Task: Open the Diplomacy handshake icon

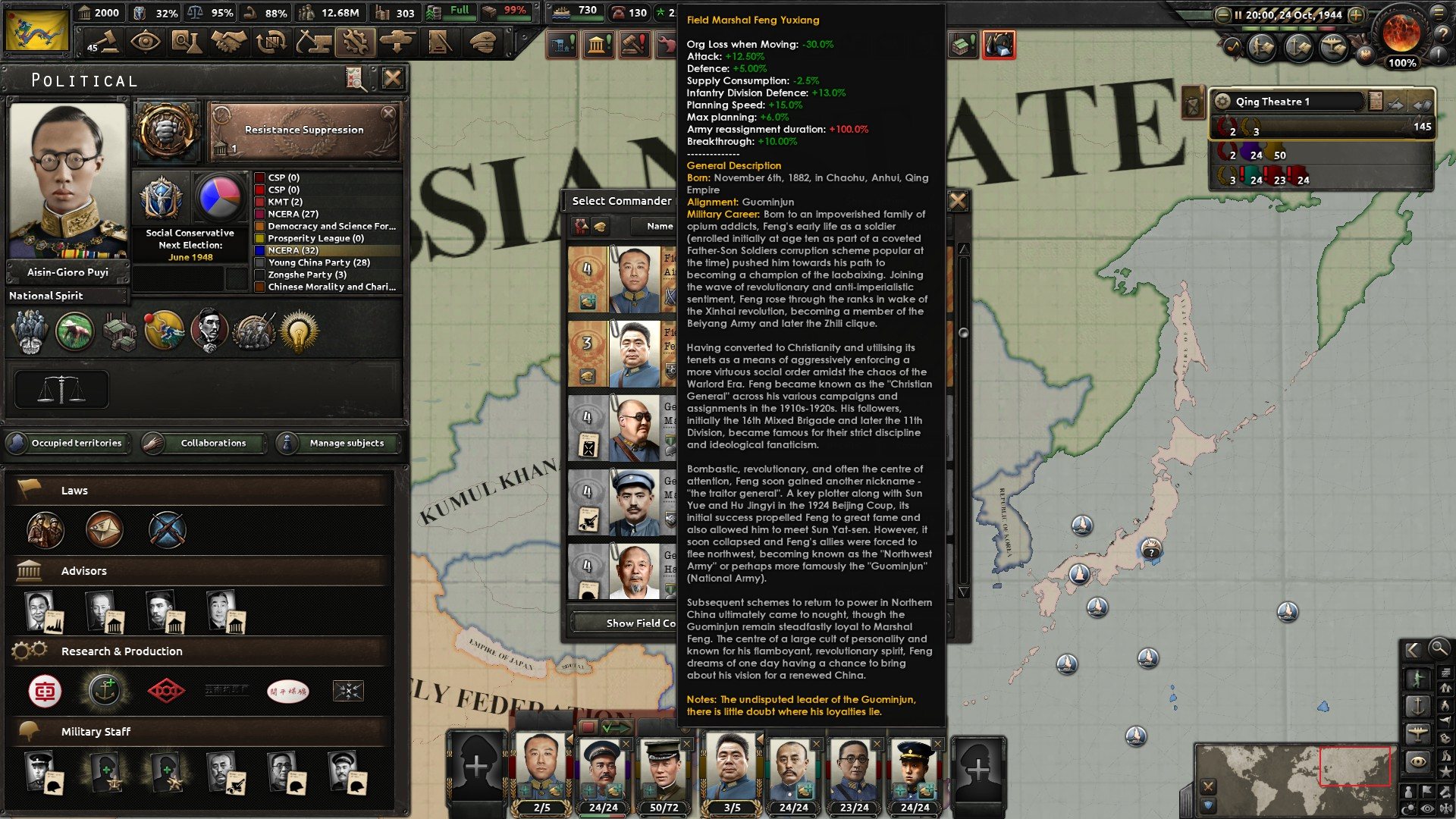Action: [228, 42]
